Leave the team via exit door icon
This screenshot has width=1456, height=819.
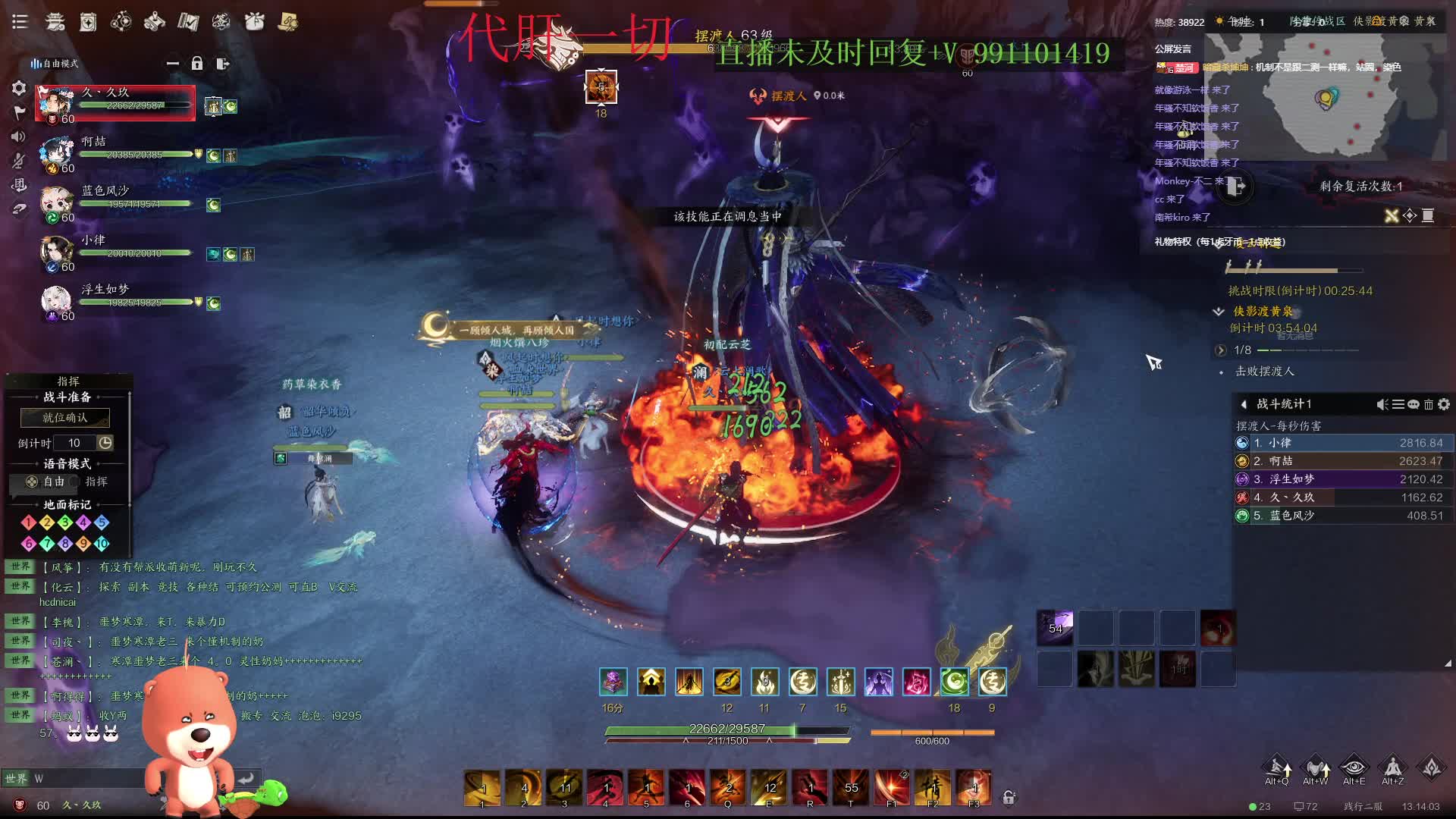222,64
